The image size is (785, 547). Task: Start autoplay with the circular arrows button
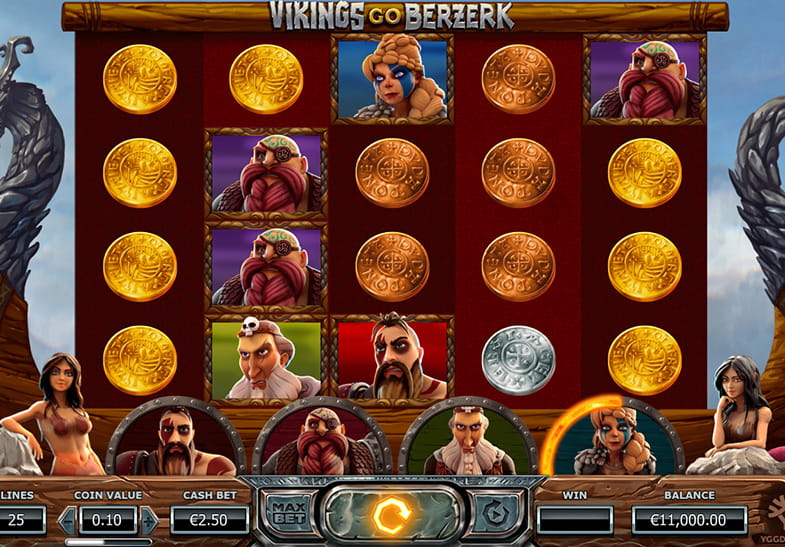coord(490,514)
